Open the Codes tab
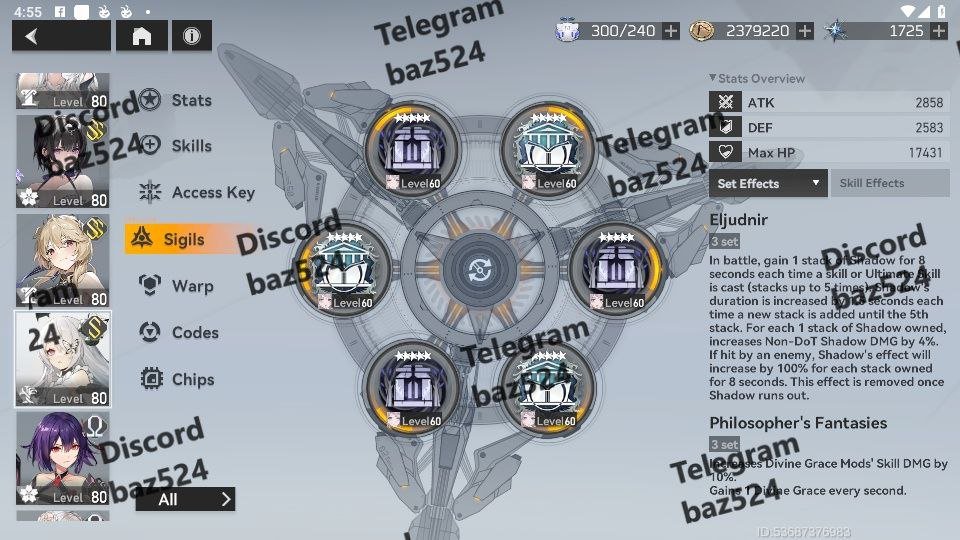 click(194, 333)
